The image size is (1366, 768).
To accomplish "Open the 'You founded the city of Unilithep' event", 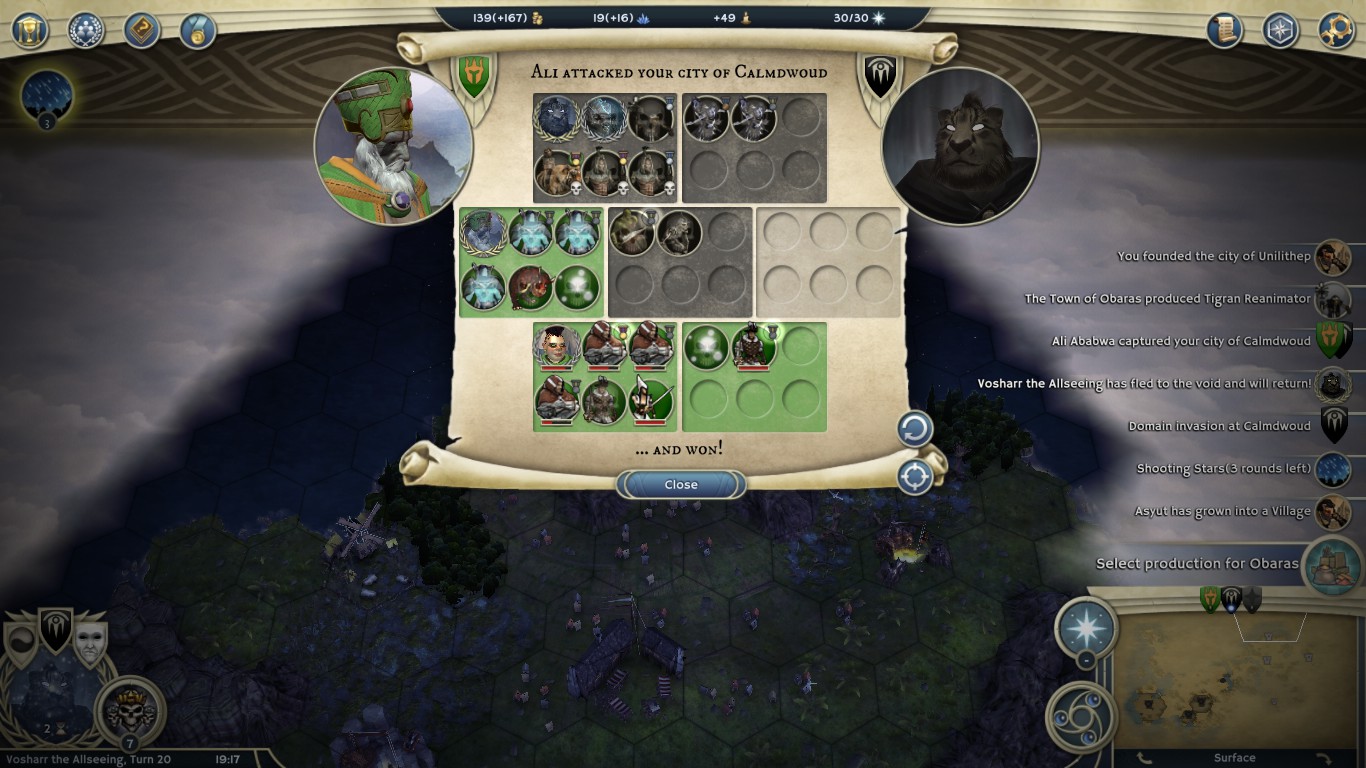I will 1213,257.
